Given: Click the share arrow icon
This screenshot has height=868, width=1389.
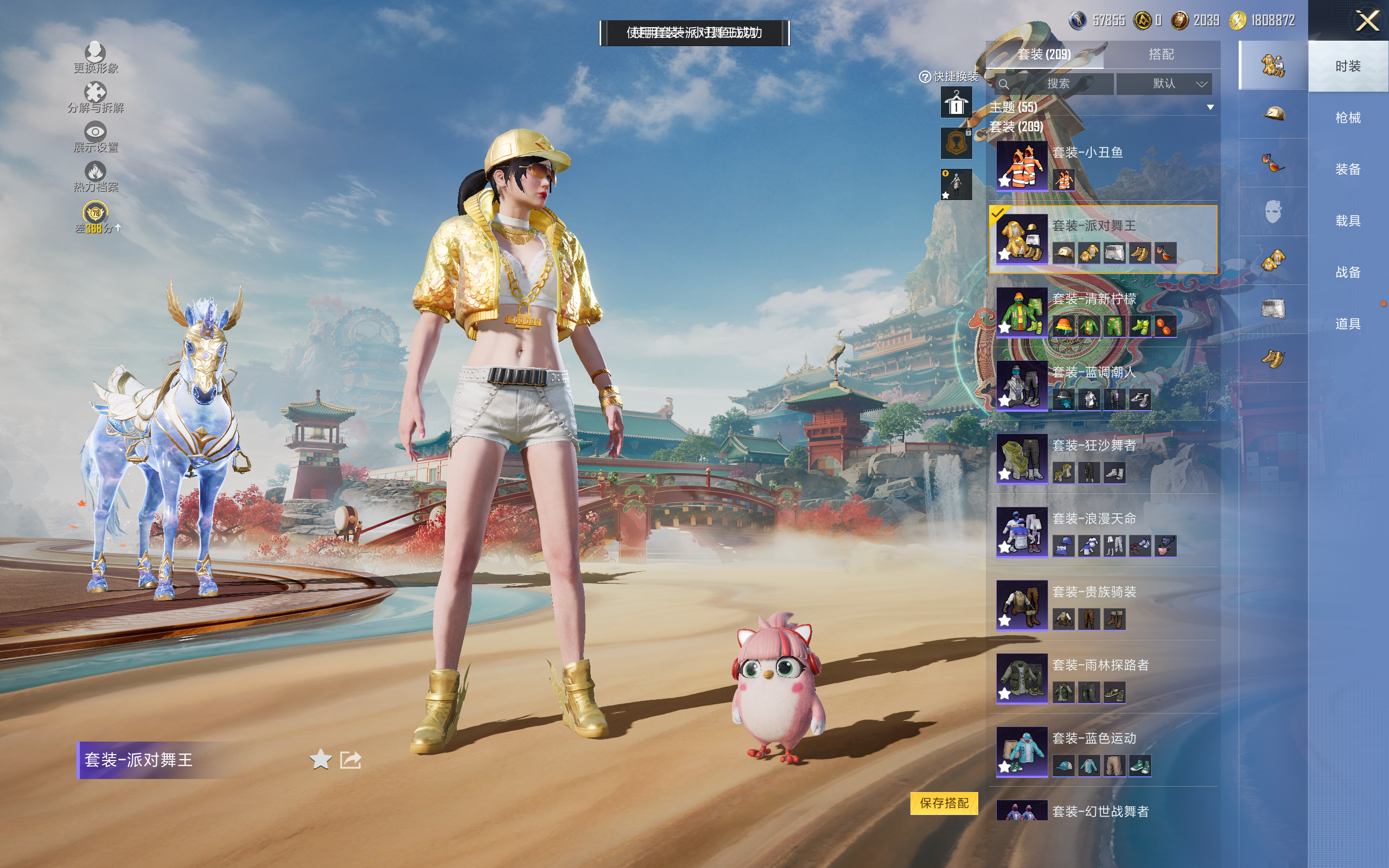Looking at the screenshot, I should coord(350,759).
